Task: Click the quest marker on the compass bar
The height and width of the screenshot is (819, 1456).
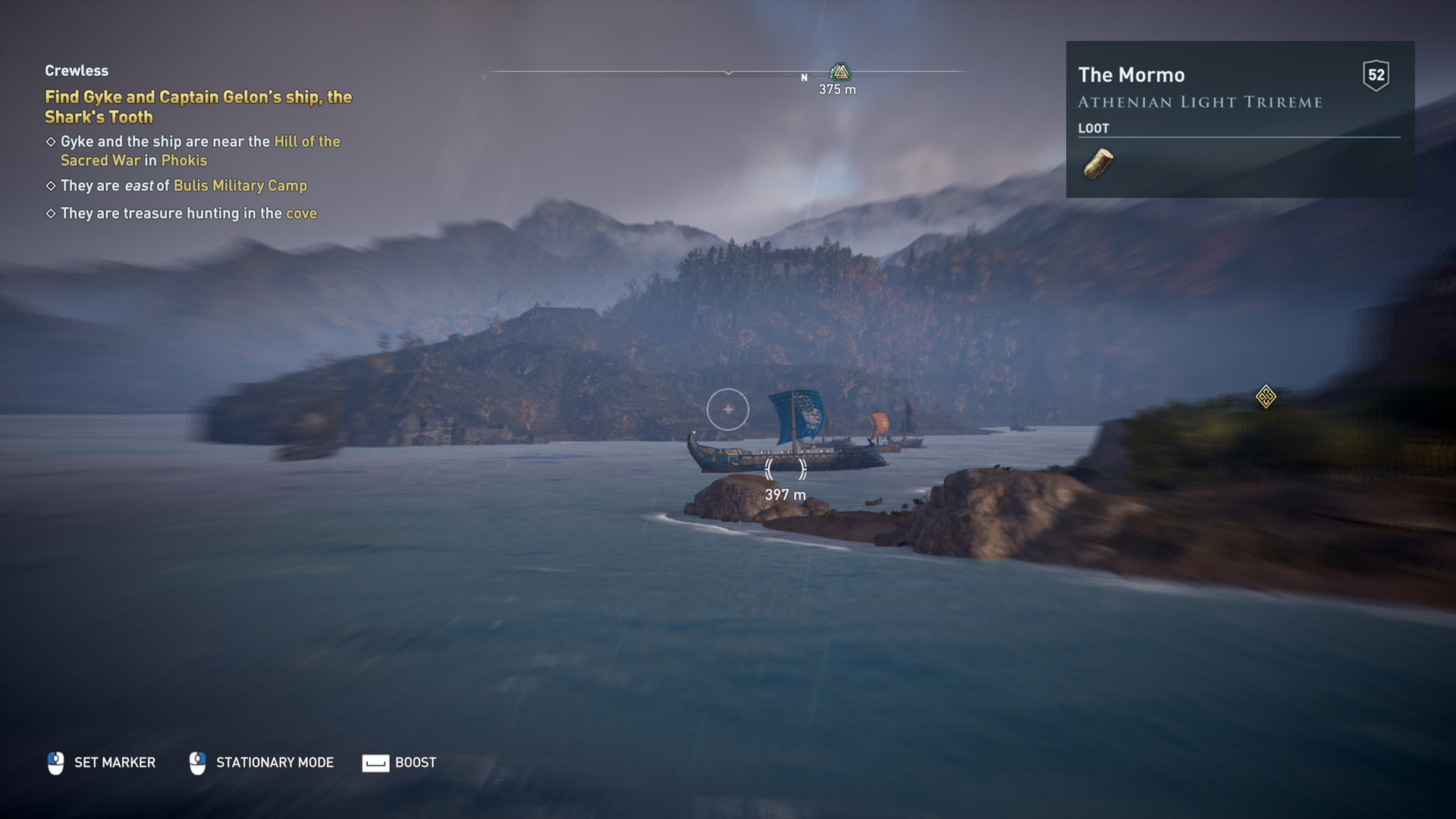Action: pos(840,73)
